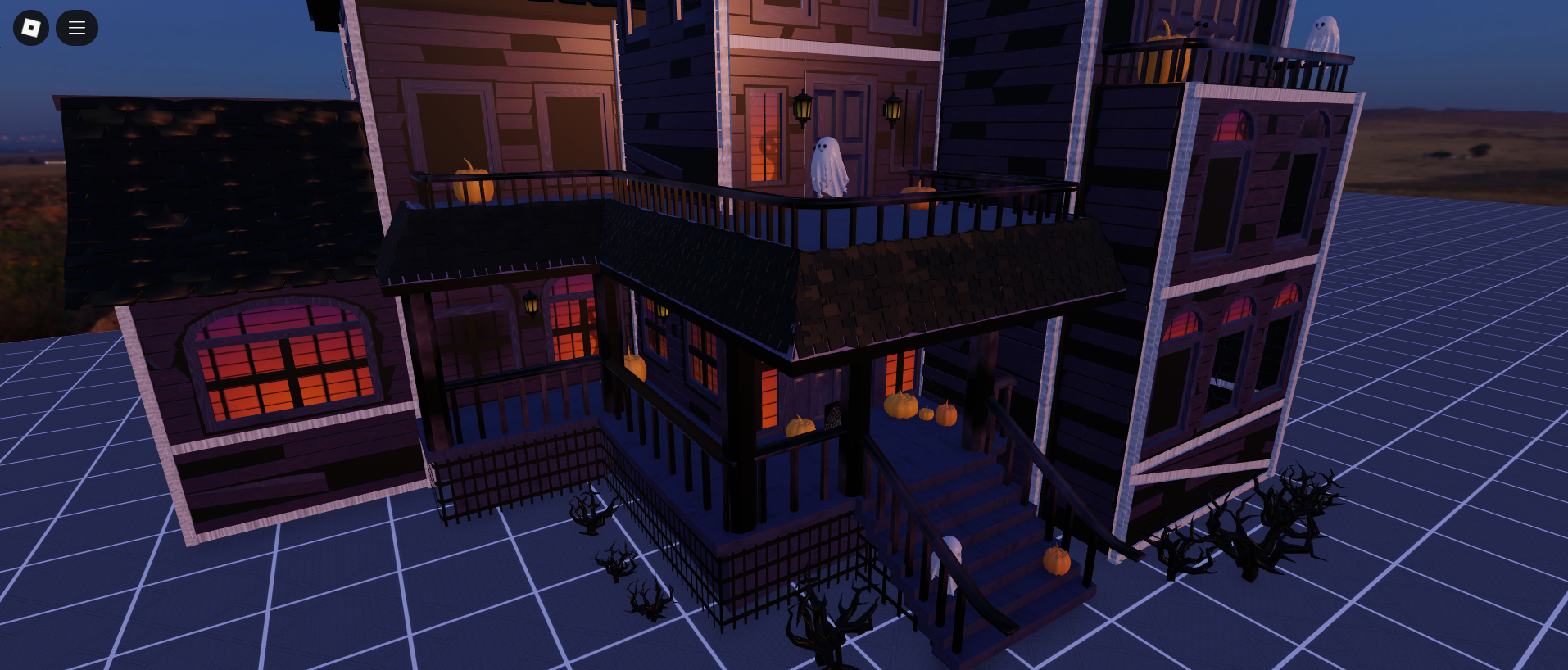Open the Roblox logo menu
The width and height of the screenshot is (1568, 670).
point(31,28)
